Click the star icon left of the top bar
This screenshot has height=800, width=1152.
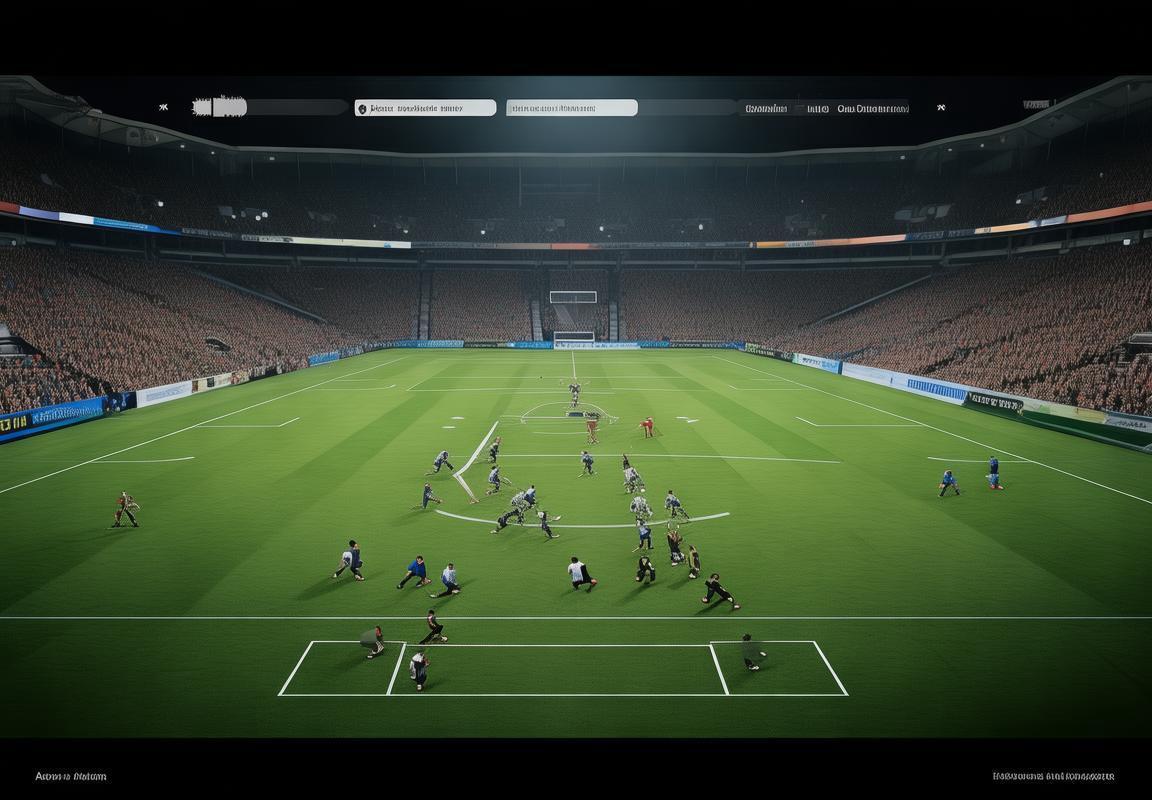(163, 107)
